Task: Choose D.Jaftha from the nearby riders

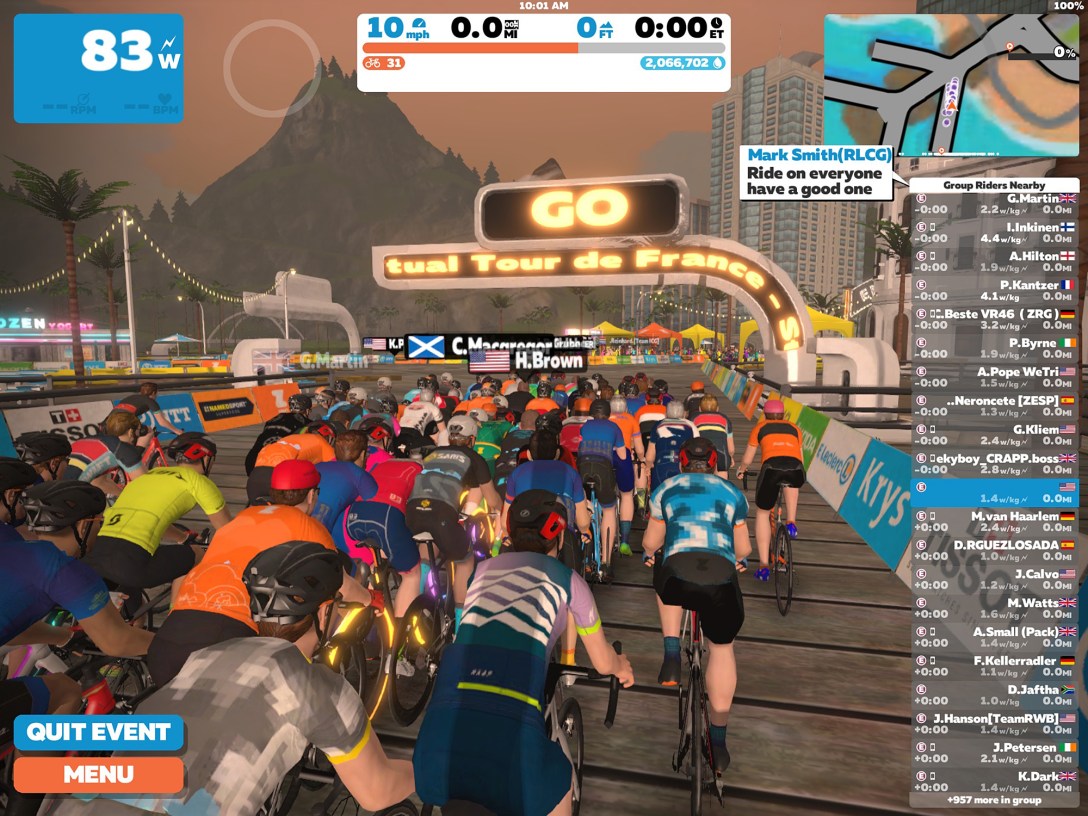Action: coord(994,696)
